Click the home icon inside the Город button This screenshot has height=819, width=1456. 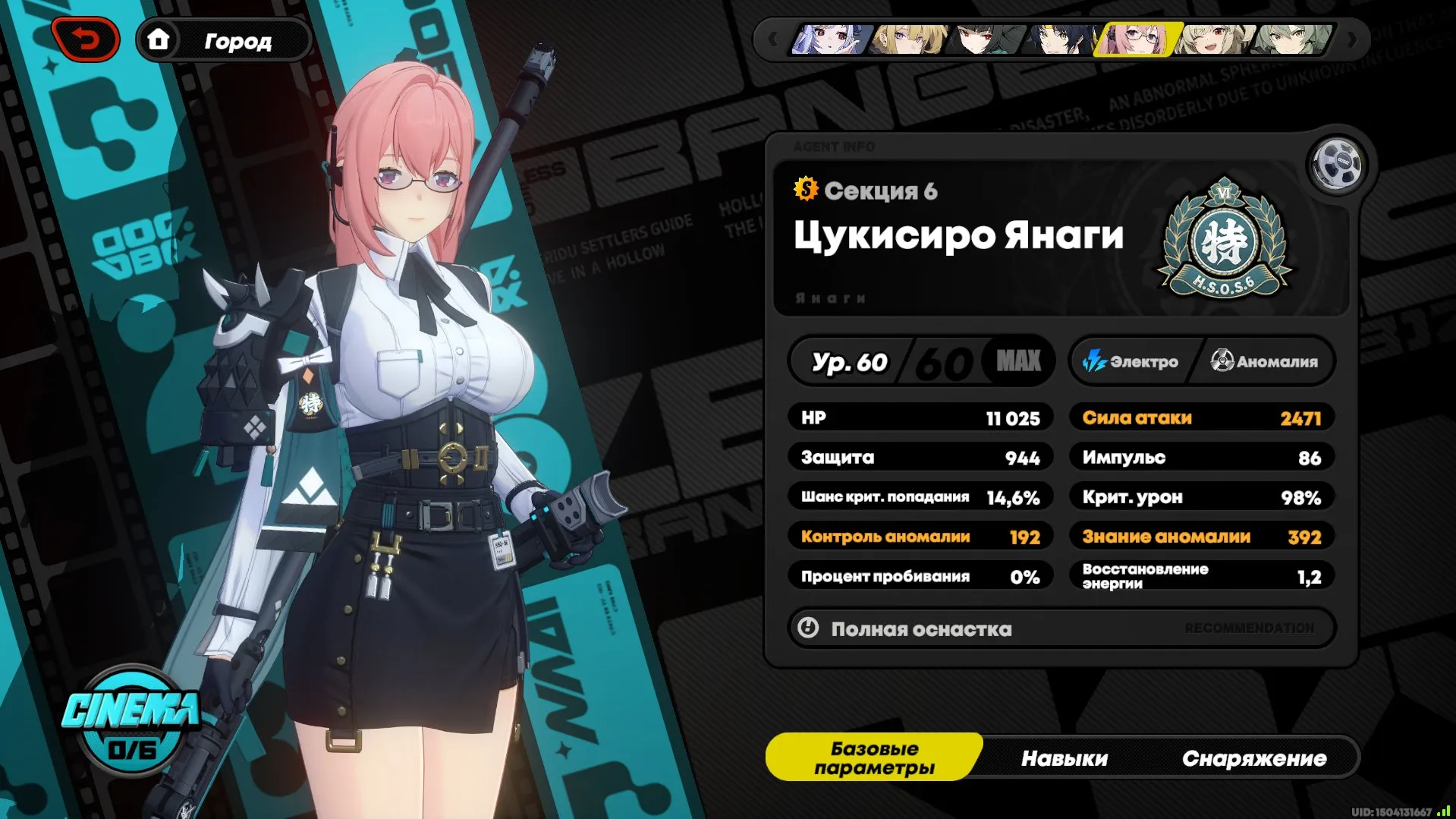pos(159,40)
